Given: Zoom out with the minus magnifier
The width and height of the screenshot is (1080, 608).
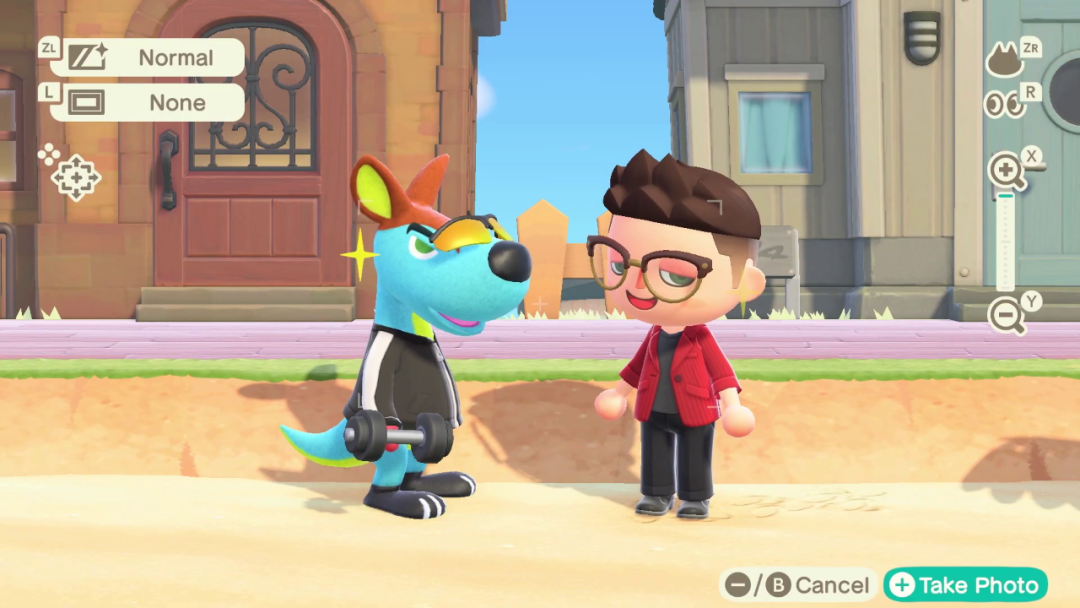Looking at the screenshot, I should click(1005, 315).
